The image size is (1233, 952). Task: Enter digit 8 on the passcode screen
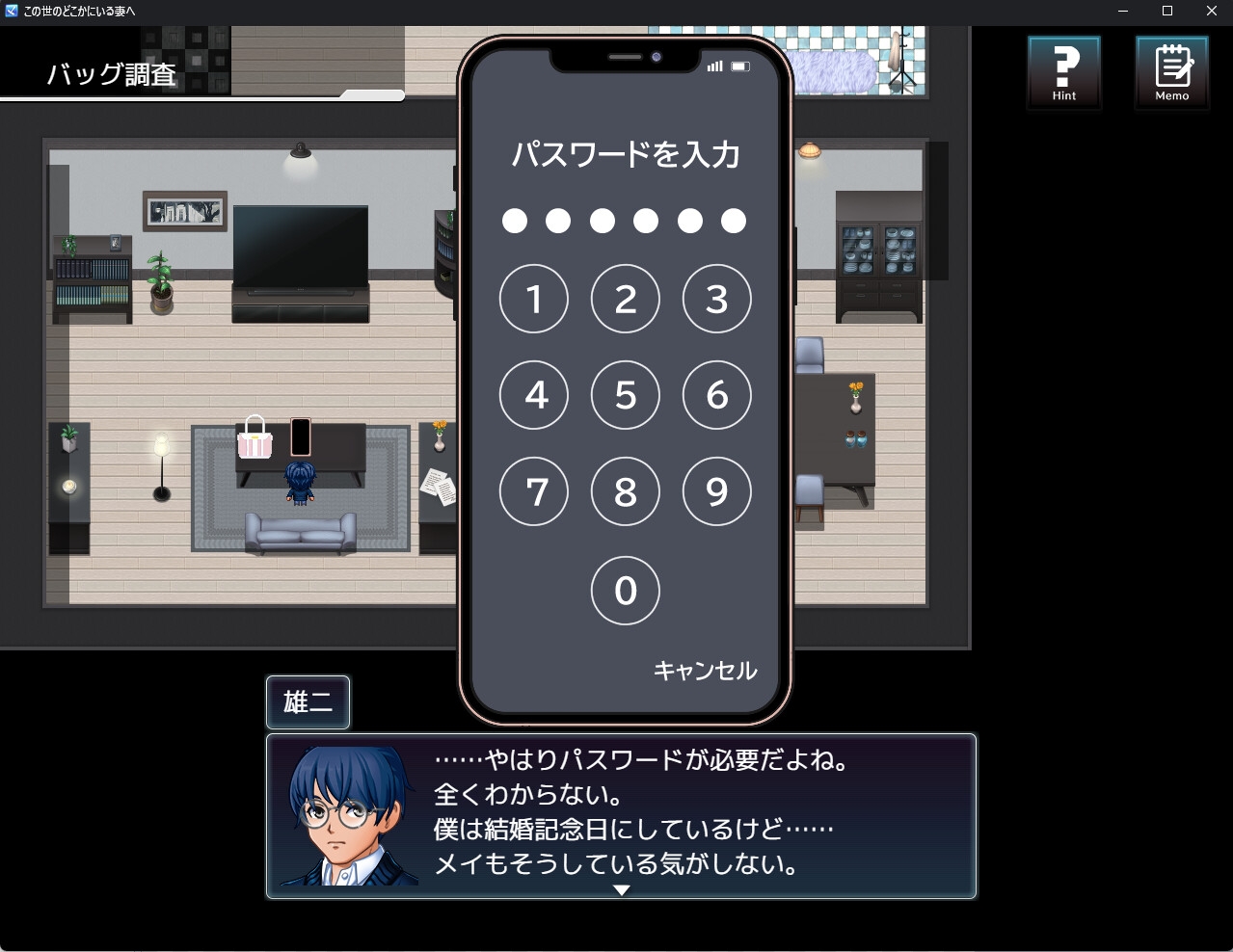(x=626, y=491)
